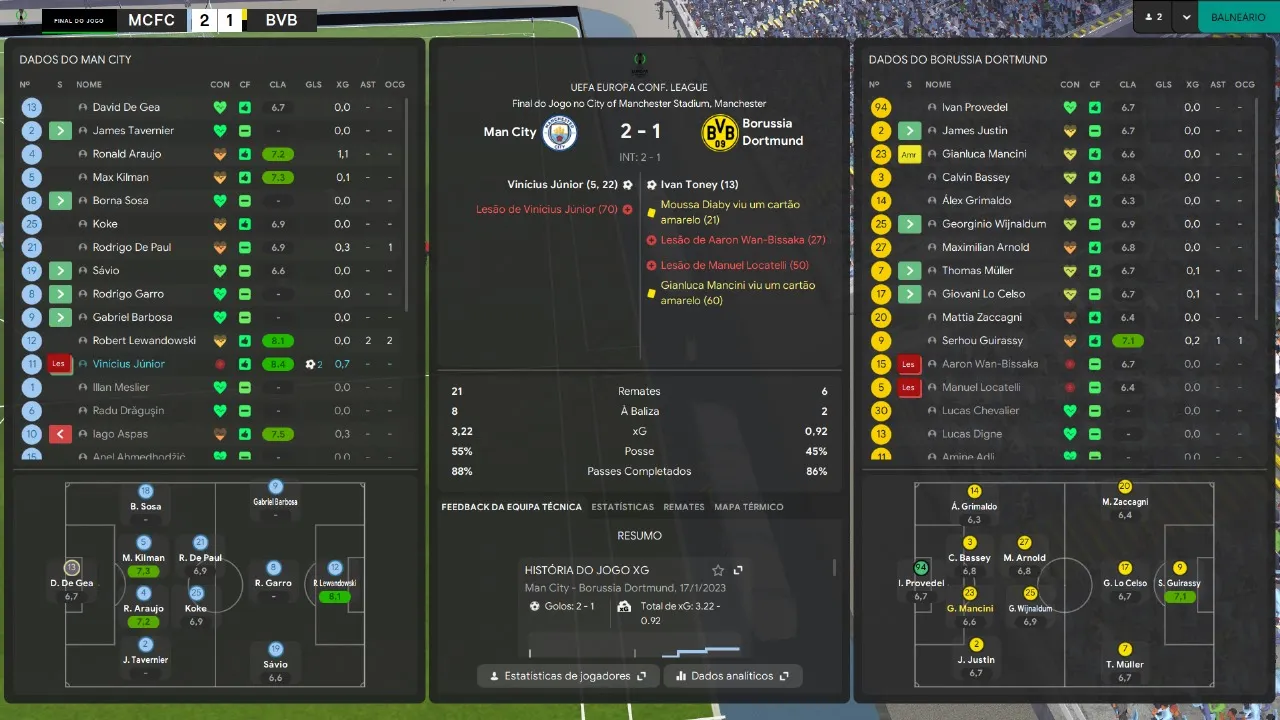Expand the História do Jogo xG card
1280x720 pixels.
click(x=738, y=570)
